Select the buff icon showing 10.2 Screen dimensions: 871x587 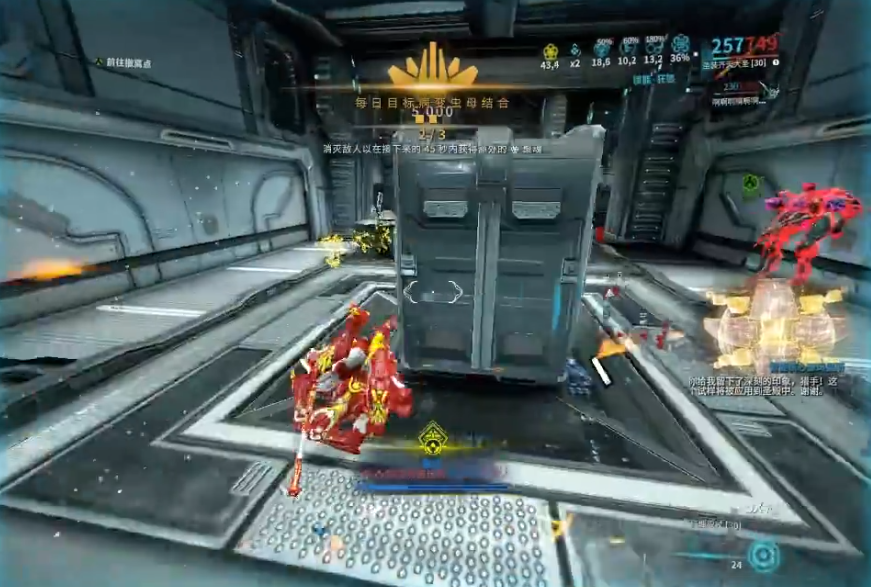click(630, 50)
